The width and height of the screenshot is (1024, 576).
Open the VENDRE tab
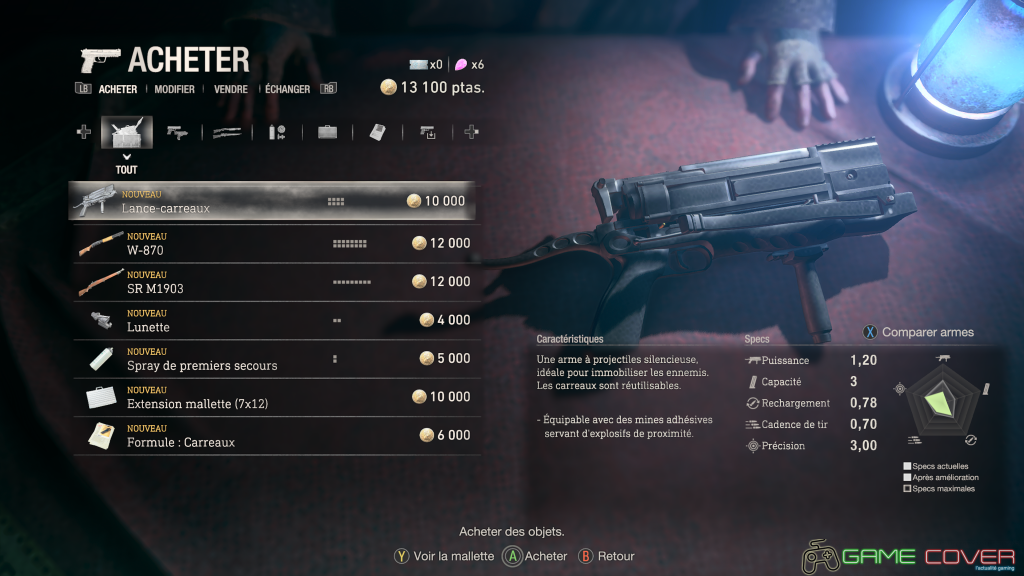click(231, 89)
